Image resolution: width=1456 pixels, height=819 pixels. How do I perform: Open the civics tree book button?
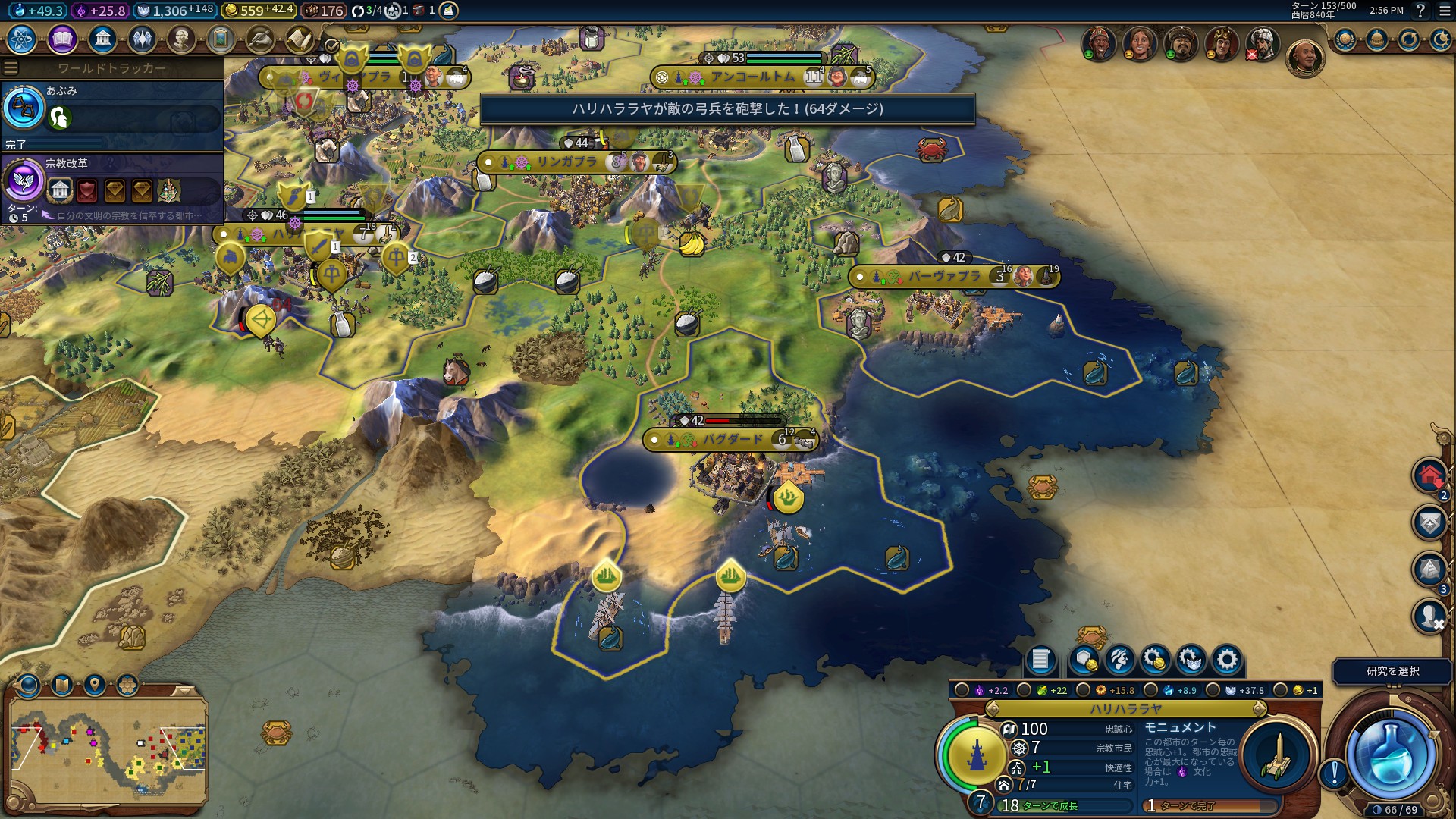(x=62, y=39)
